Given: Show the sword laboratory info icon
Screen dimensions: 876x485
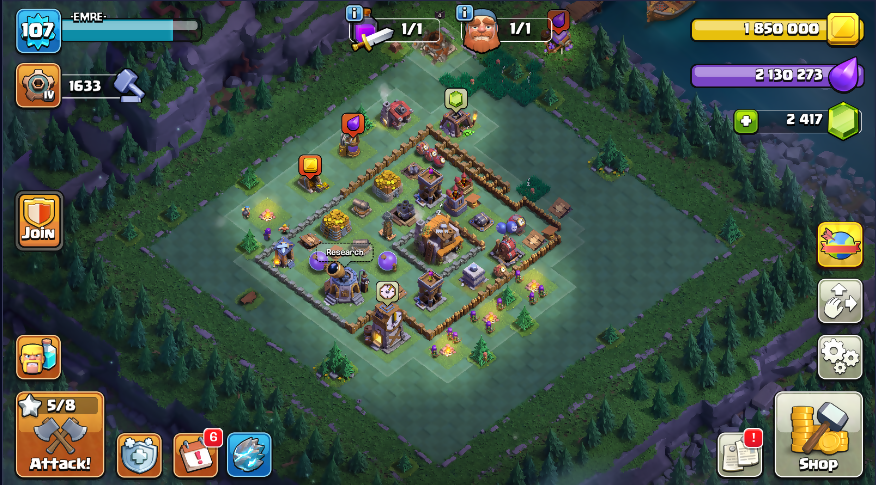Looking at the screenshot, I should [354, 13].
